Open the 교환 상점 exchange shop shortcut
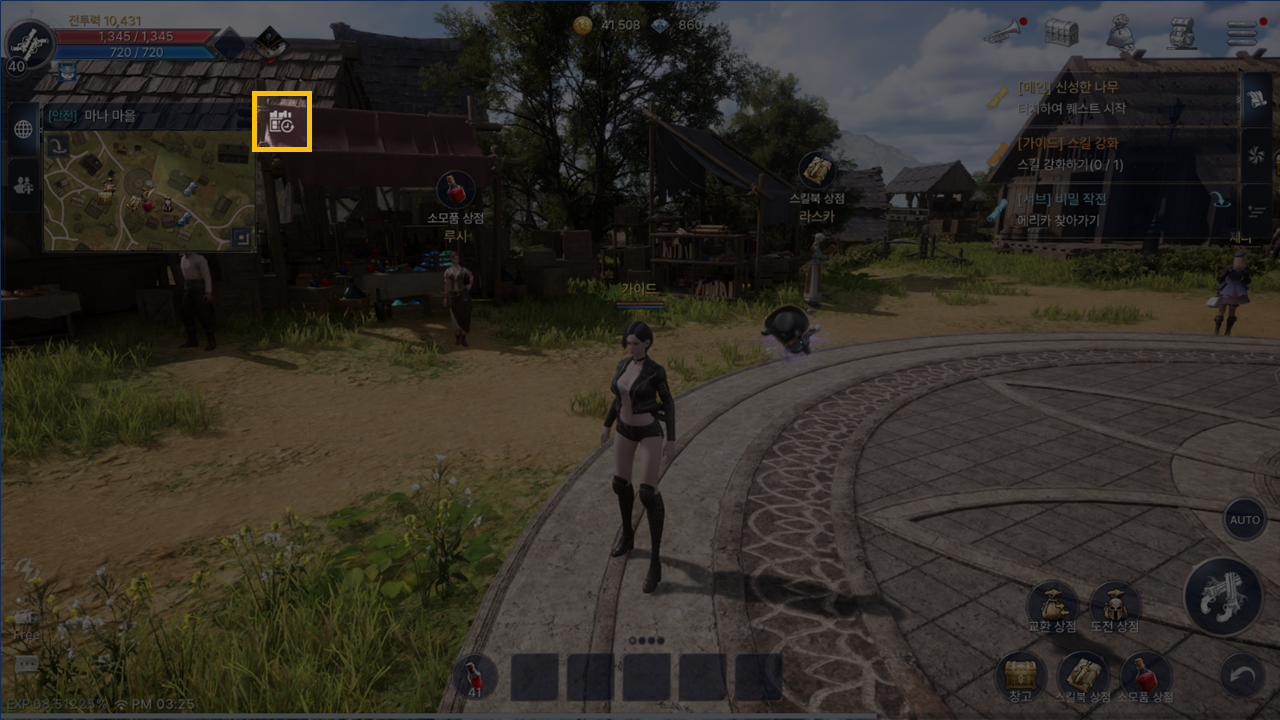This screenshot has height=720, width=1280. [1052, 606]
